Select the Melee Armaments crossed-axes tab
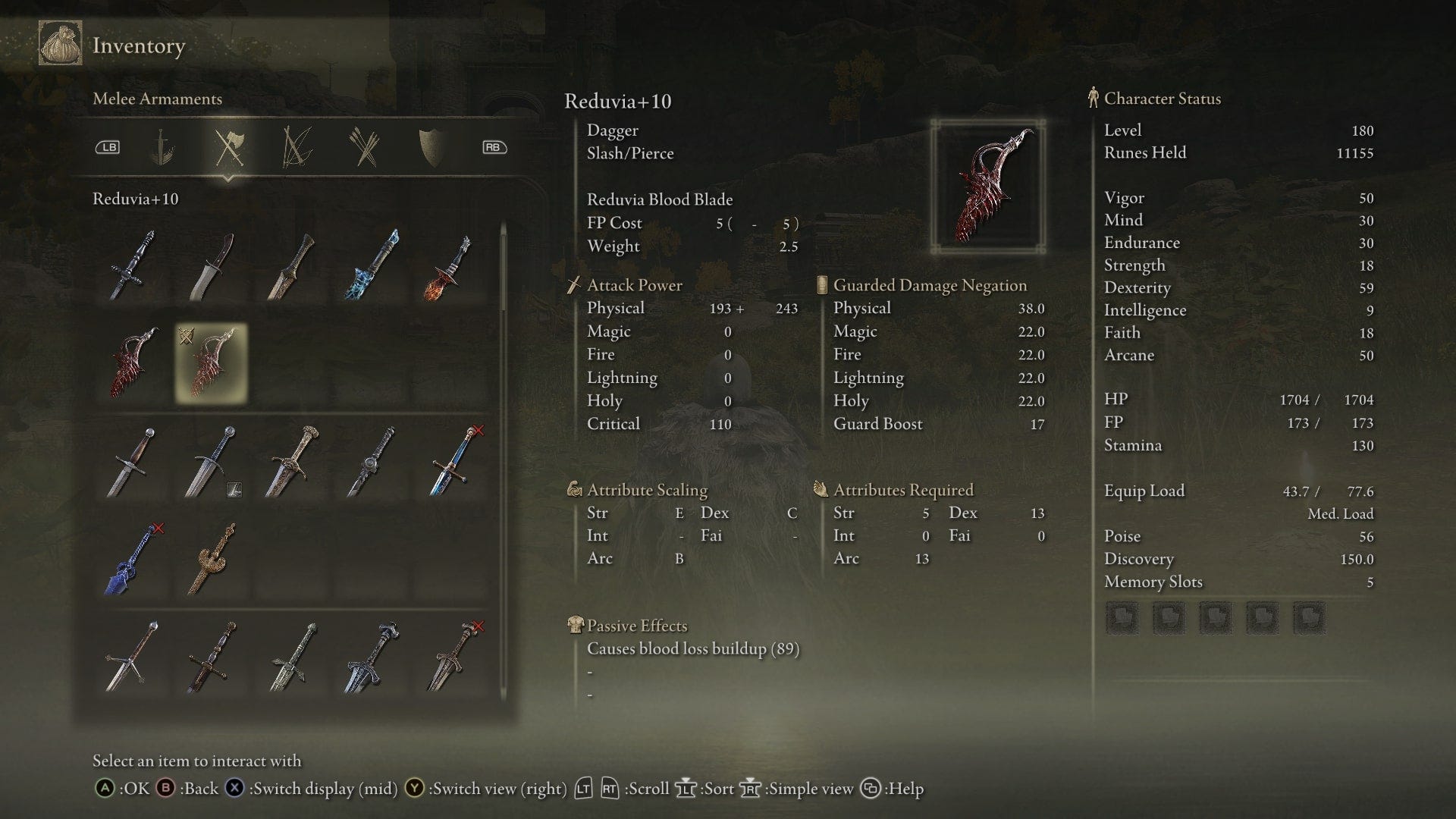This screenshot has height=819, width=1456. pos(228,147)
